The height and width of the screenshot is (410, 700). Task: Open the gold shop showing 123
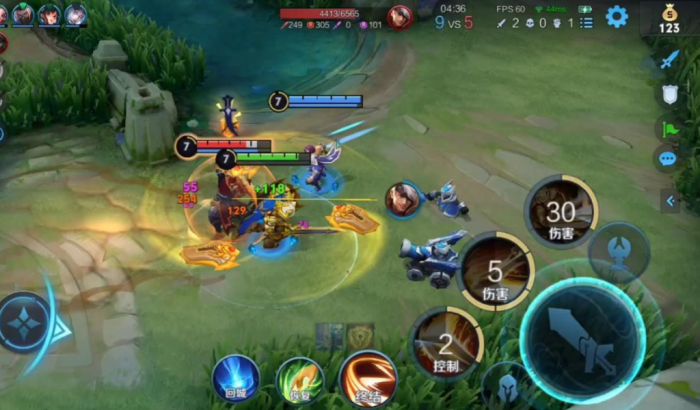pyautogui.click(x=669, y=18)
